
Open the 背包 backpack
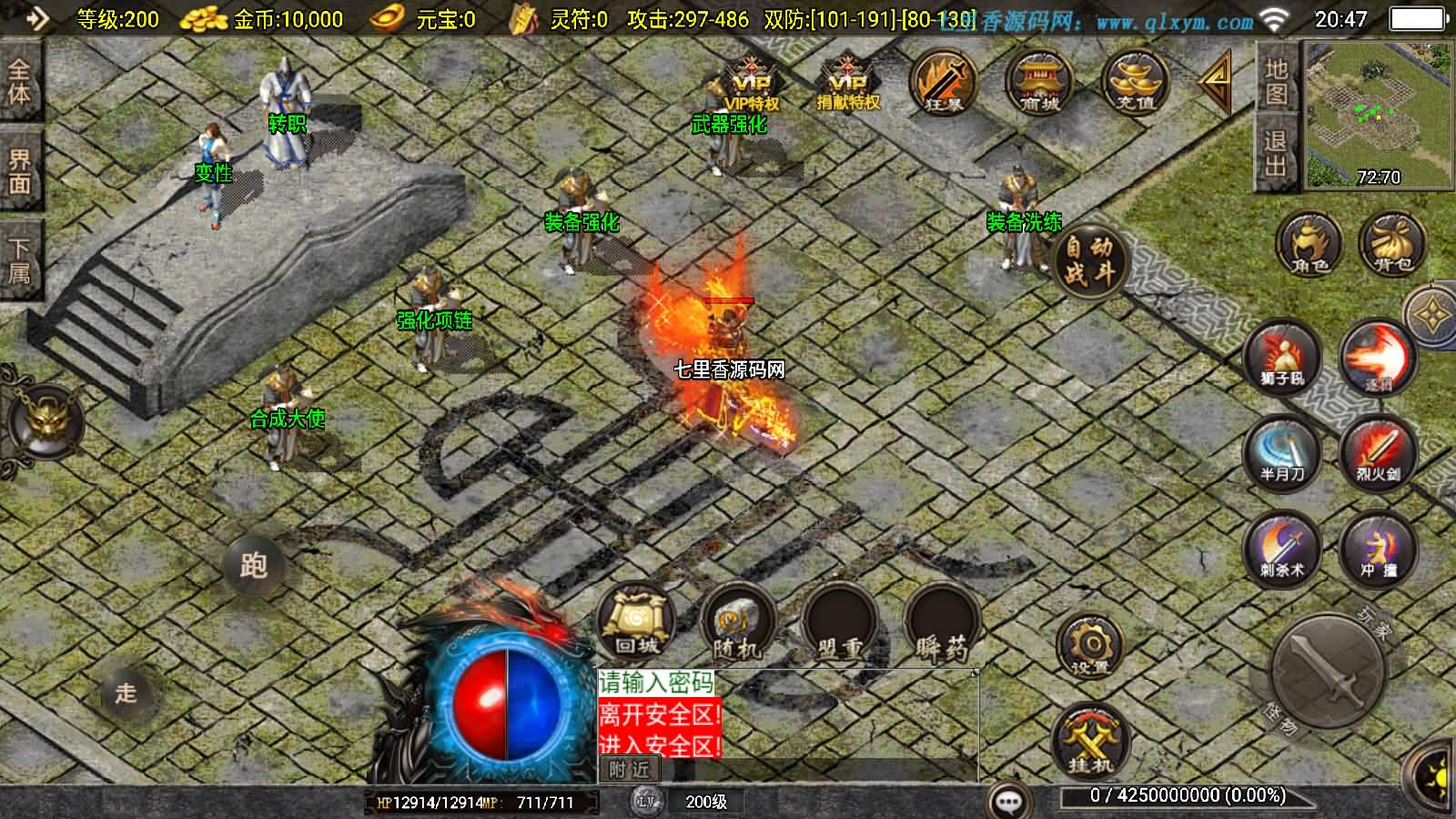point(1391,244)
